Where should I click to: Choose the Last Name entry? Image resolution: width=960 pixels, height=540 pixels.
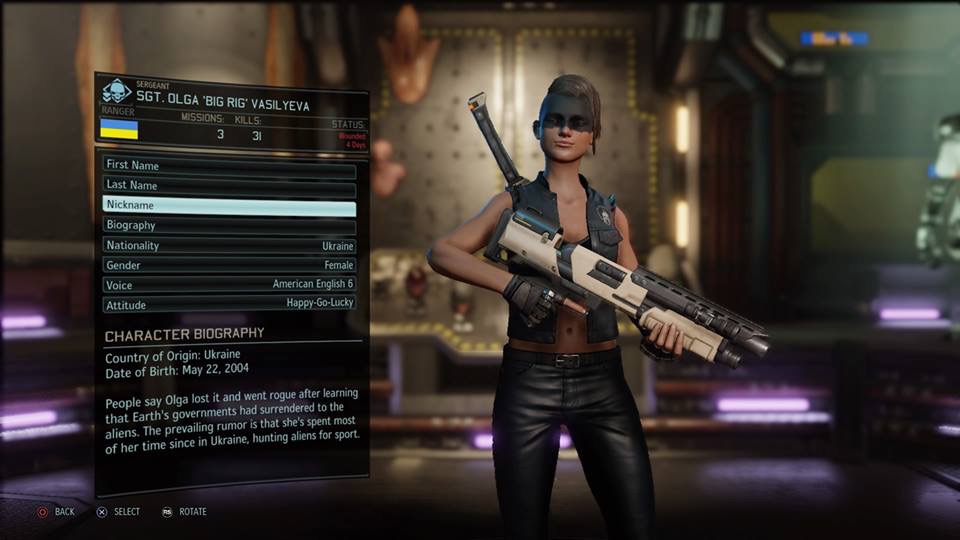(229, 186)
